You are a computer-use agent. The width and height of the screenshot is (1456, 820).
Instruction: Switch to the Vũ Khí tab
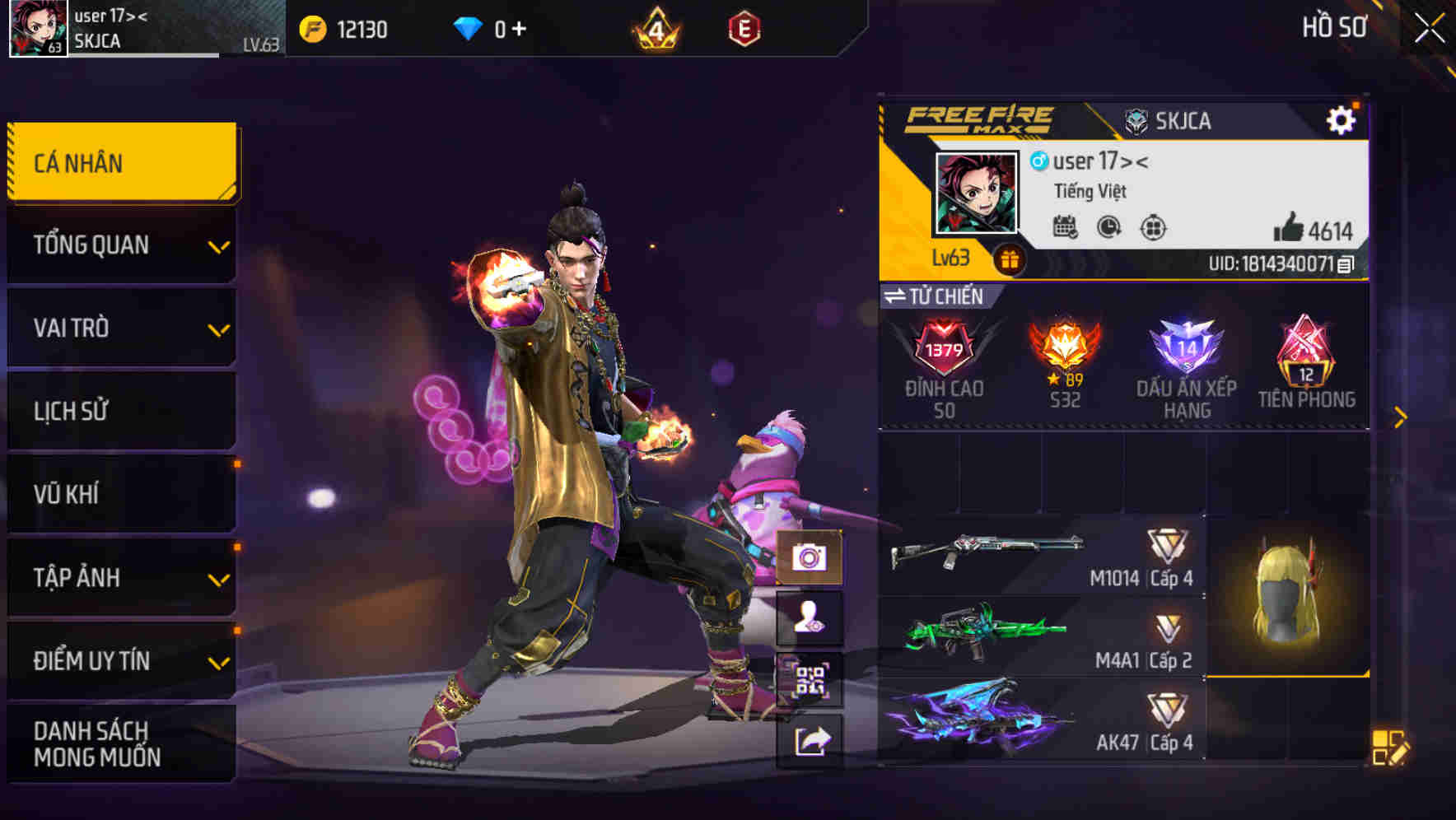121,494
